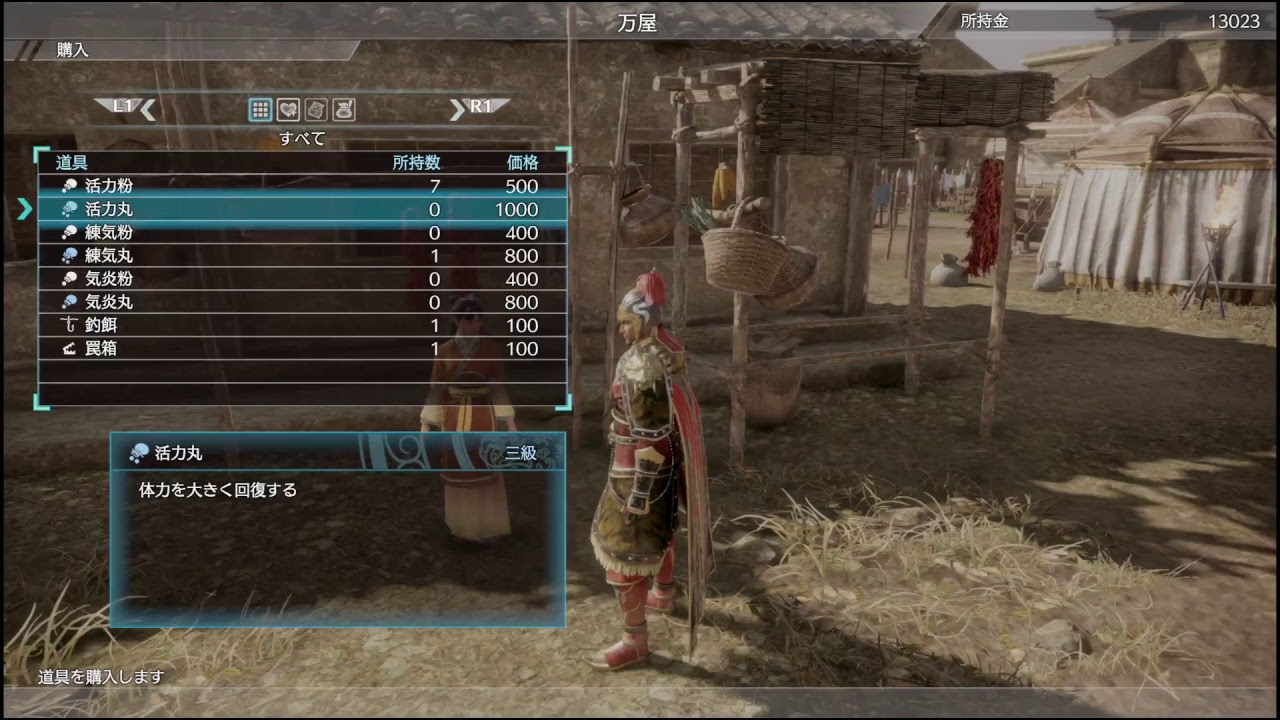1280x720 pixels.
Task: Select the 活力粉 item row
Action: click(x=300, y=186)
